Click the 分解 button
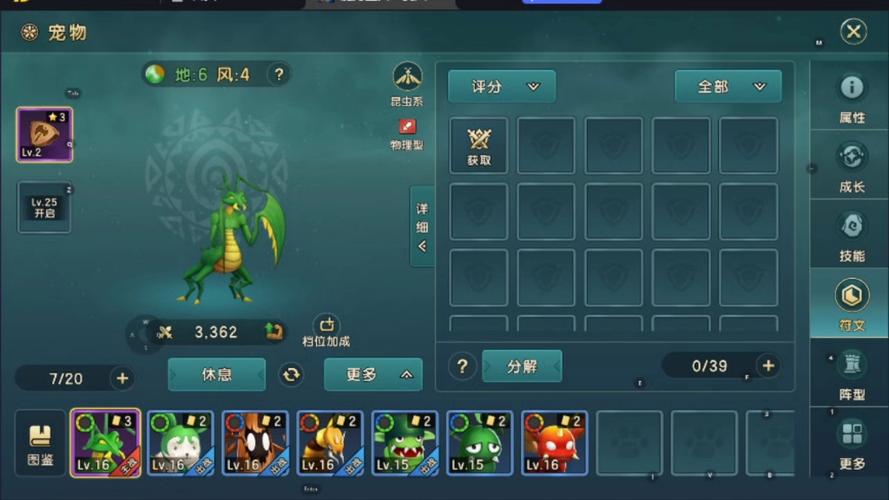 pos(522,366)
